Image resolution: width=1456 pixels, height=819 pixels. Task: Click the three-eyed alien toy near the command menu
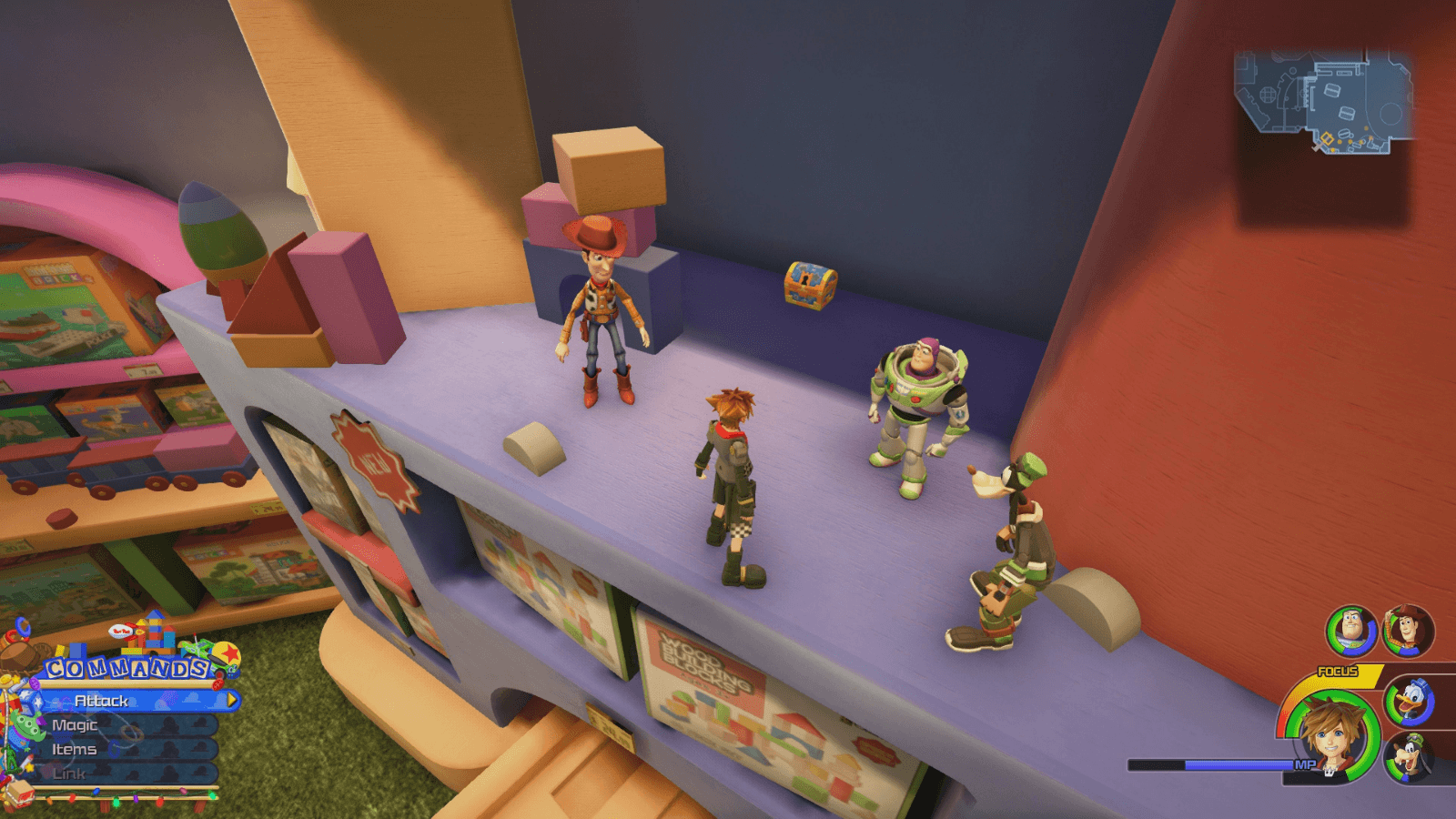click(x=26, y=725)
